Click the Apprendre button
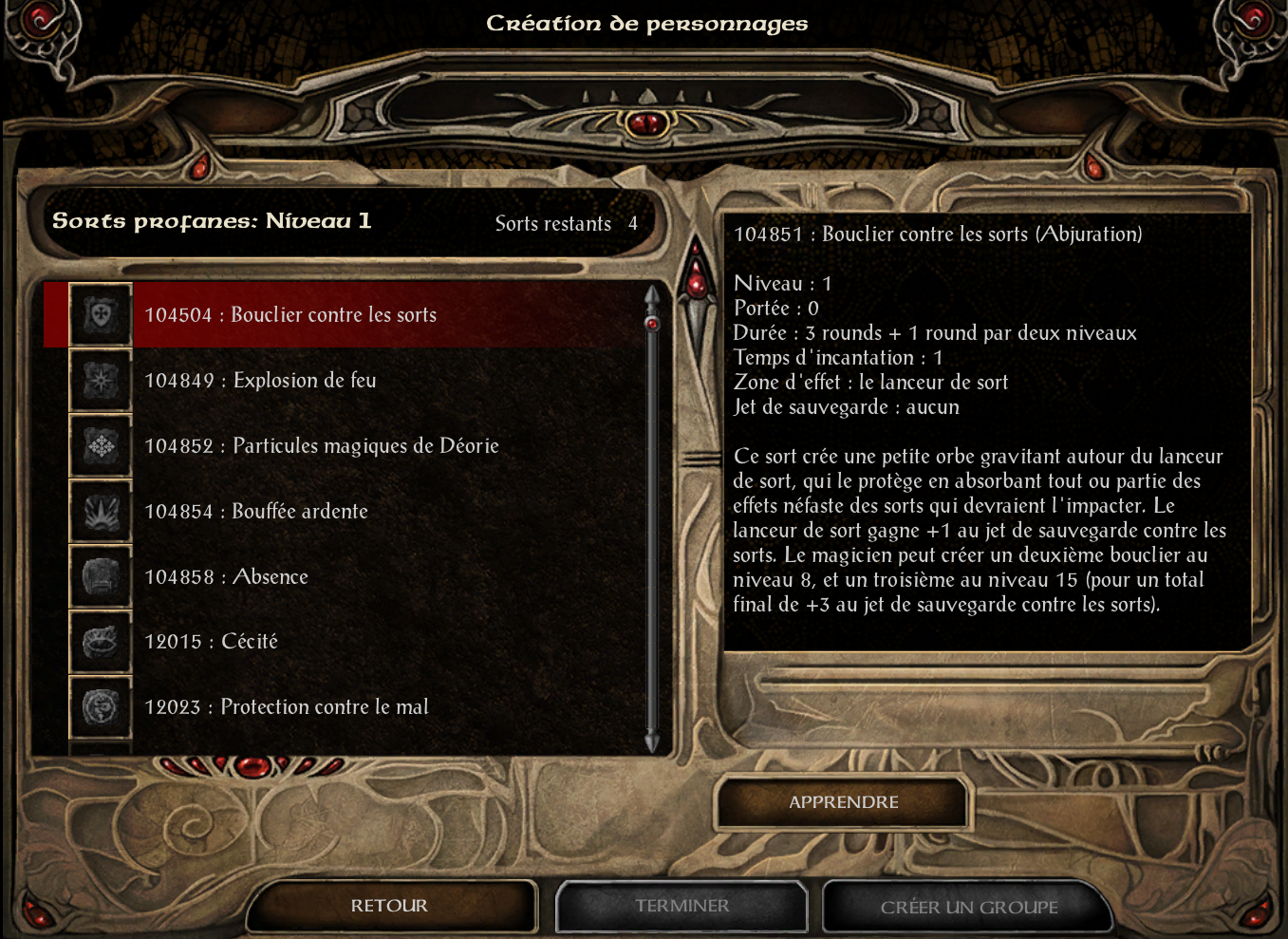This screenshot has width=1288, height=939. [843, 802]
